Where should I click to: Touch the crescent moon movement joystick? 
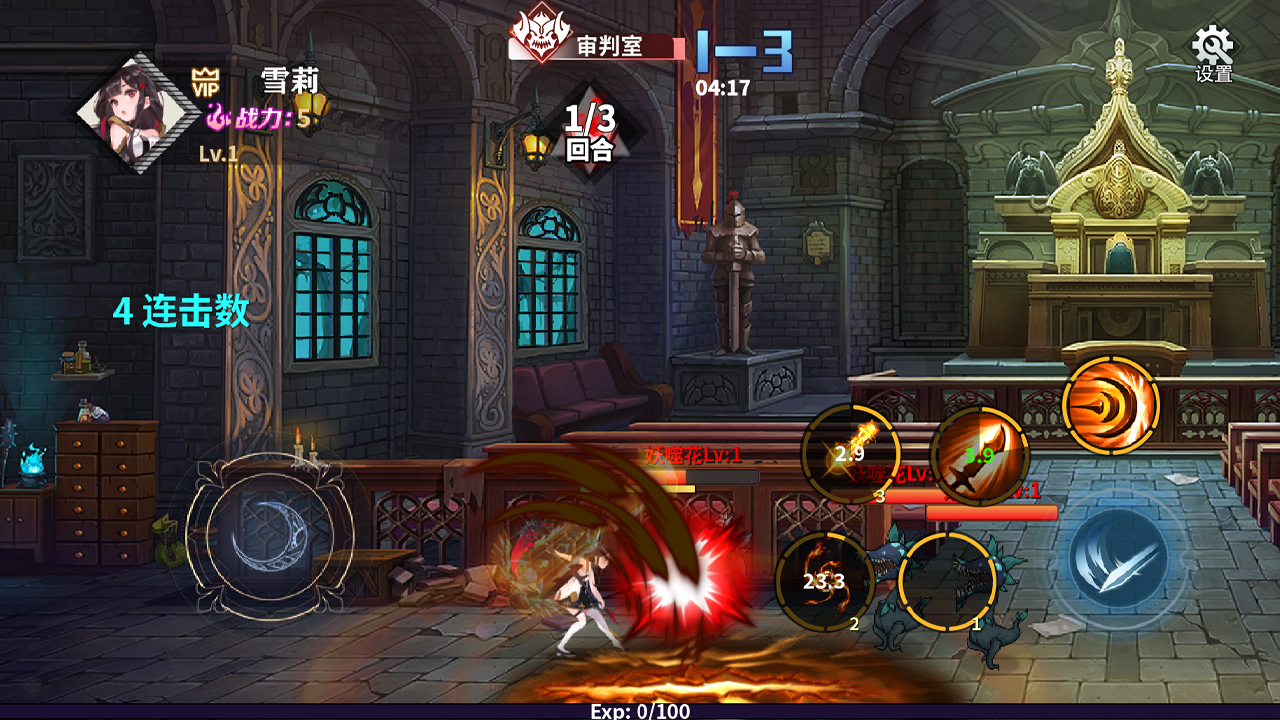269,534
